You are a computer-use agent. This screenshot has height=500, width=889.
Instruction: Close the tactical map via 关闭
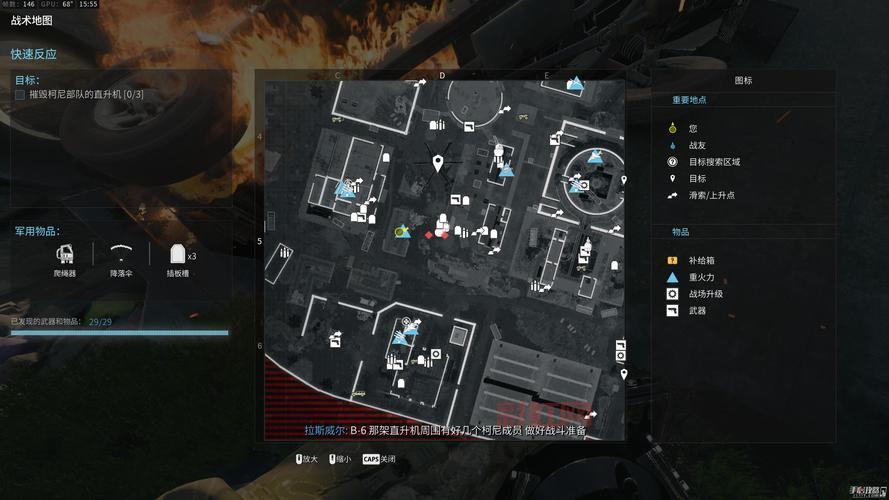[378, 459]
